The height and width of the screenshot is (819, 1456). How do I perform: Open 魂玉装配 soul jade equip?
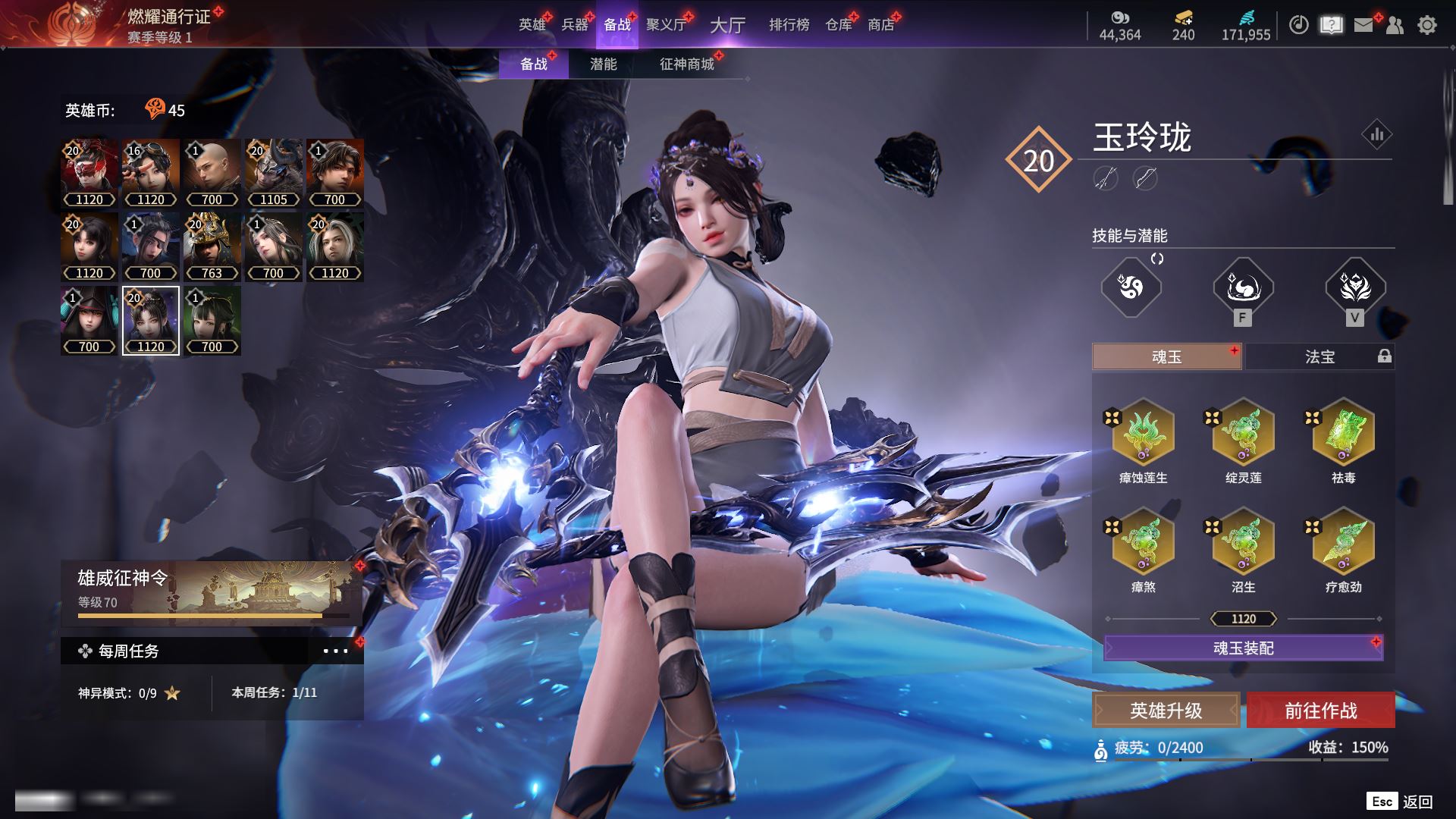coord(1243,648)
